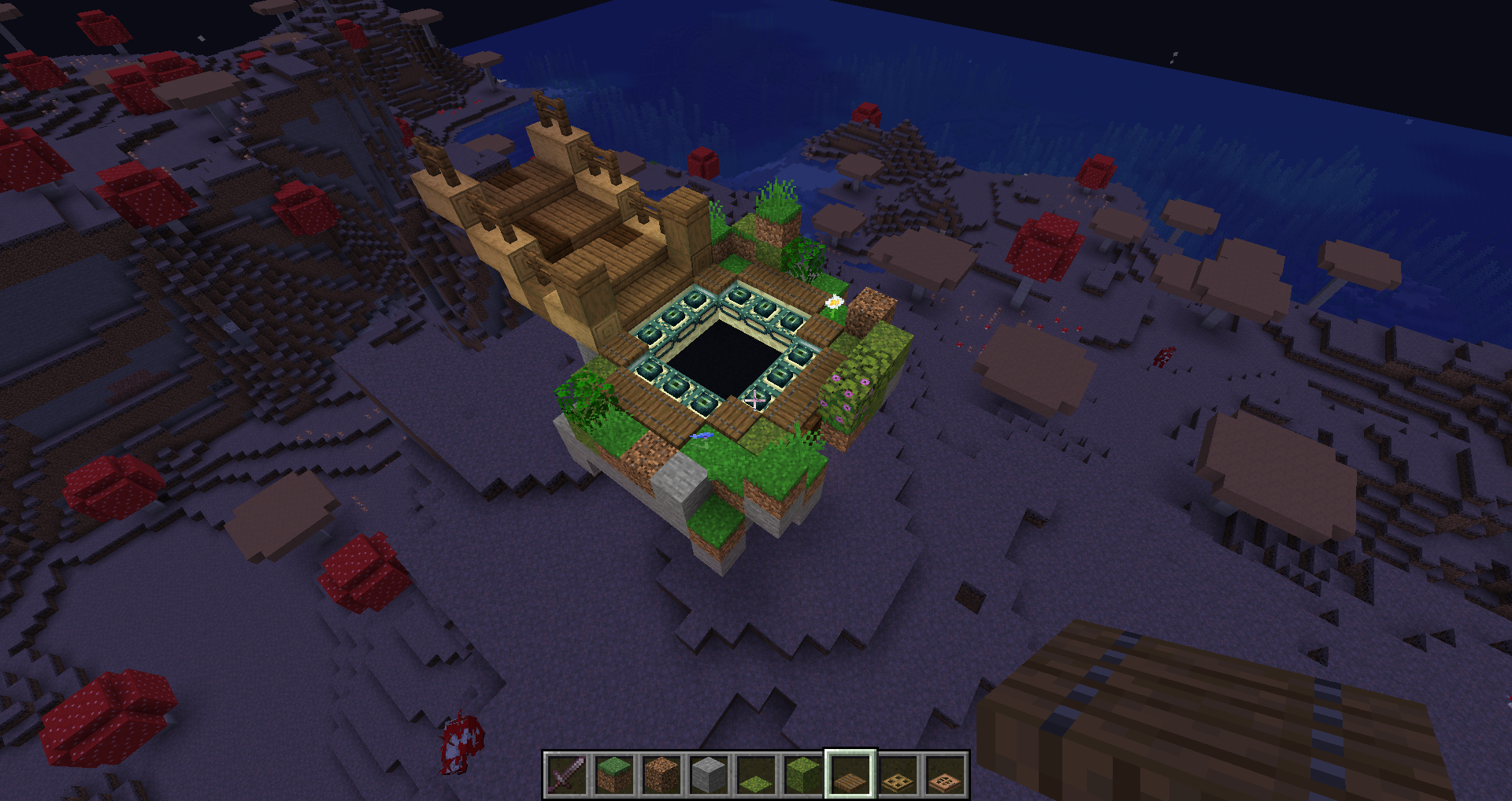Choose the flat moss carpet slot
This screenshot has height=801, width=1512.
756,774
